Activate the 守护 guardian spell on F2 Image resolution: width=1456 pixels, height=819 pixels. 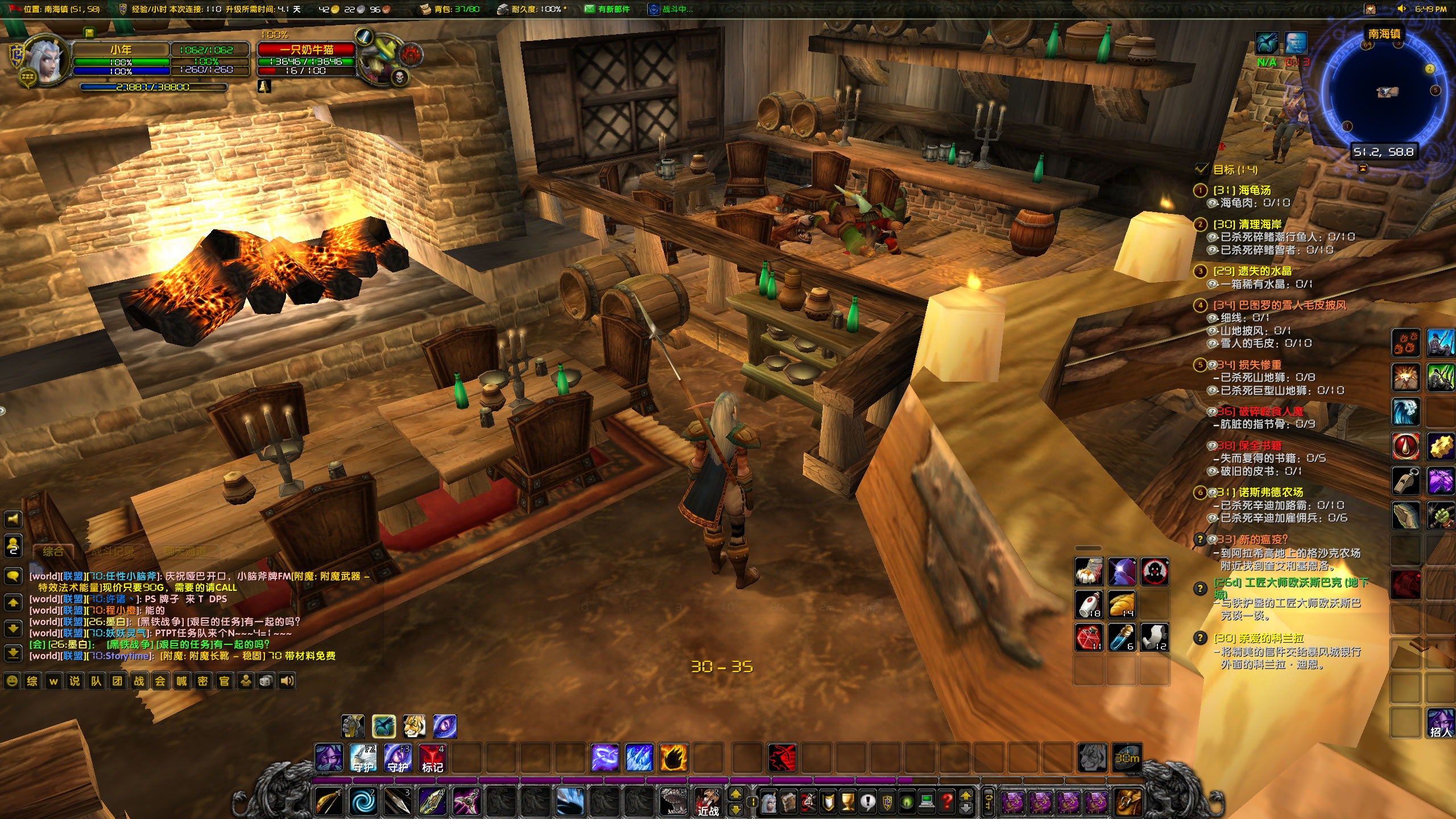363,759
